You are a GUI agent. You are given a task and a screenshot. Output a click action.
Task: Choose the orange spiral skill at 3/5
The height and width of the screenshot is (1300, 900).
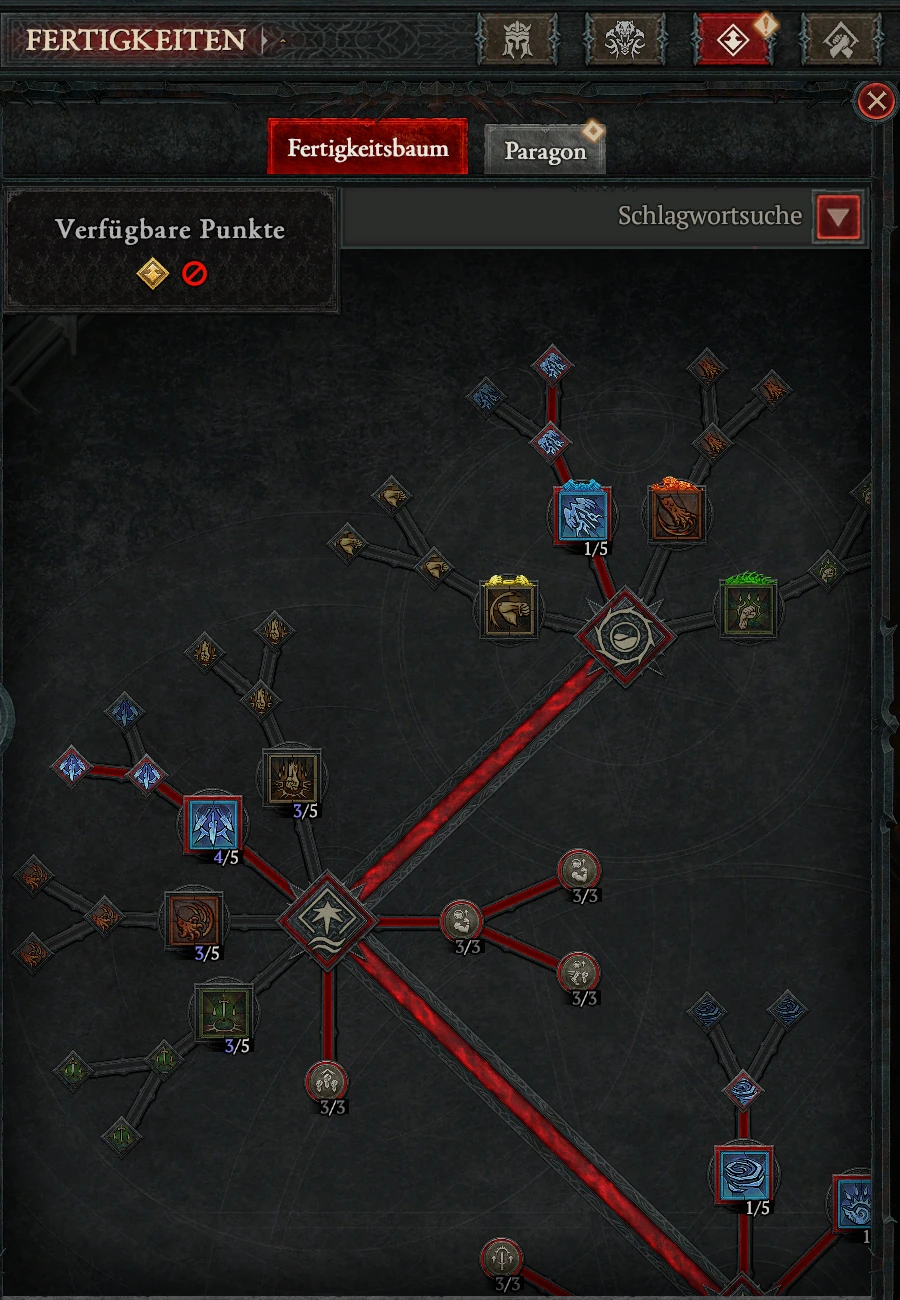[x=194, y=918]
